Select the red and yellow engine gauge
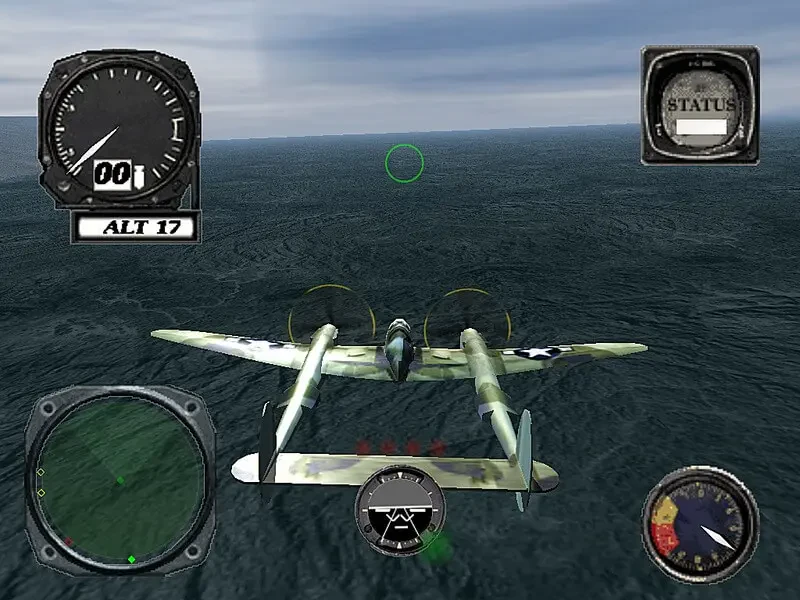800x600 pixels. click(699, 525)
